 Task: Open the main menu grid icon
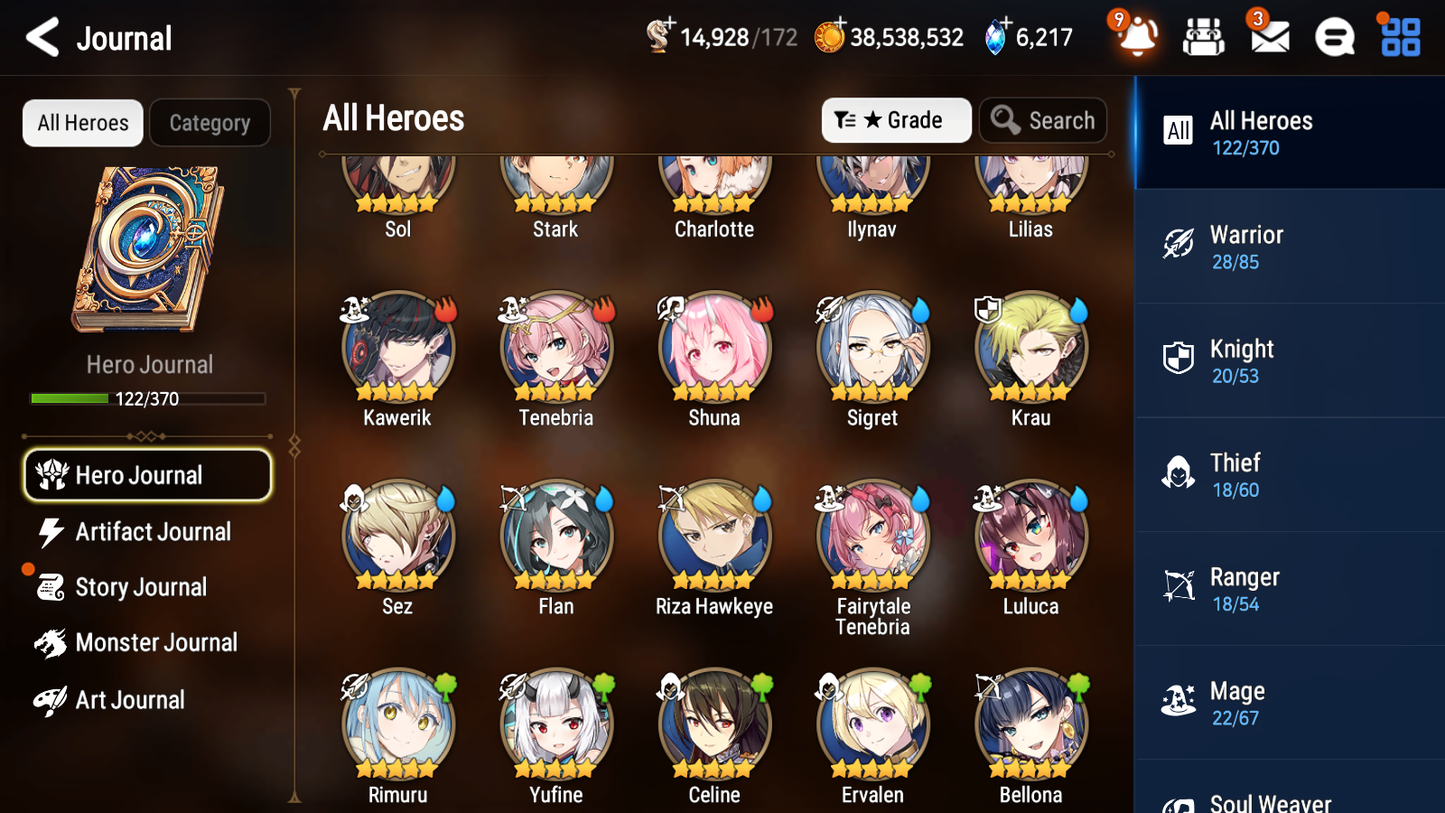click(1399, 36)
